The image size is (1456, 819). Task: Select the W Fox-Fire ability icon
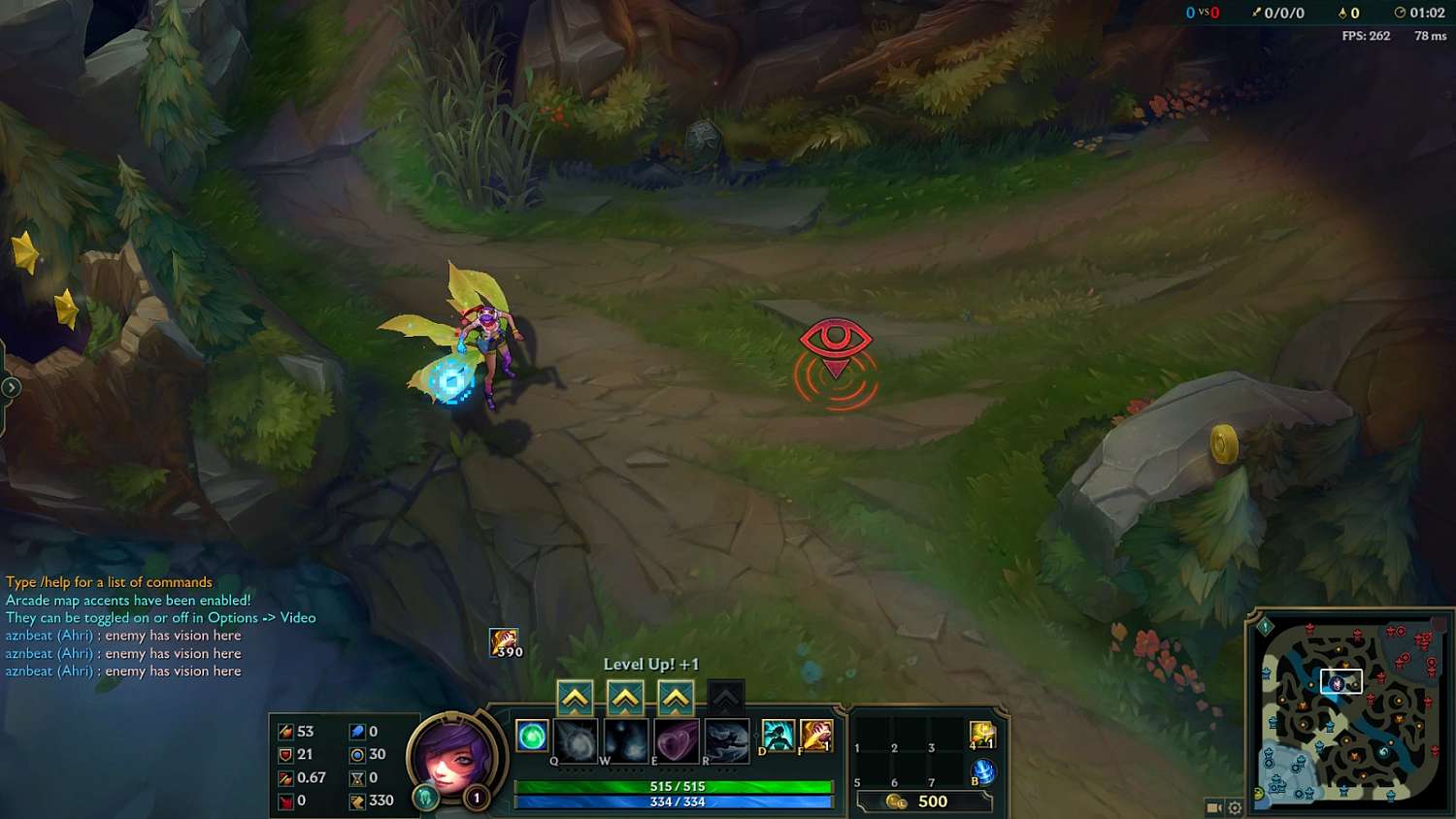[625, 739]
